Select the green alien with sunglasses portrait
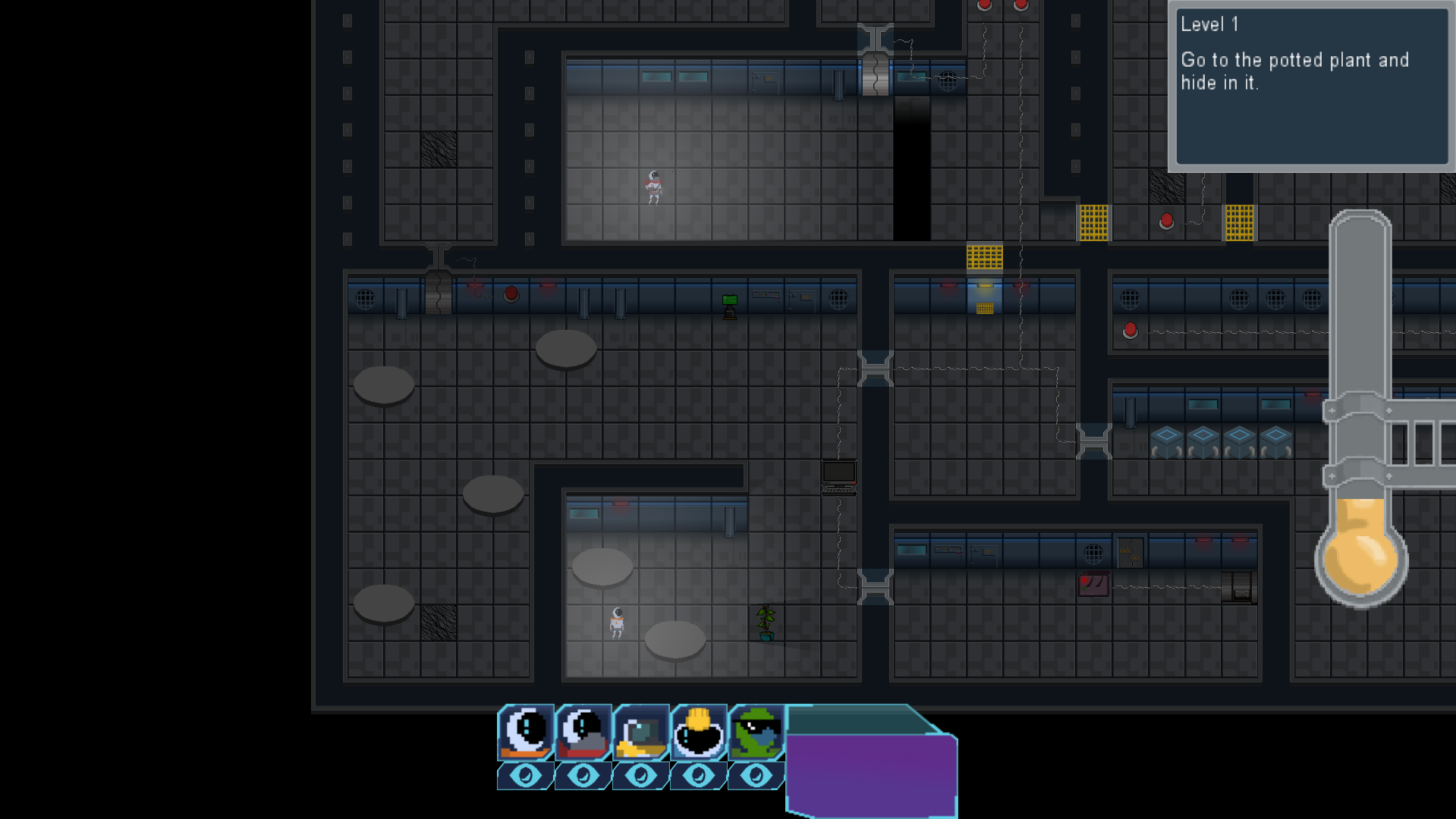 pyautogui.click(x=756, y=732)
